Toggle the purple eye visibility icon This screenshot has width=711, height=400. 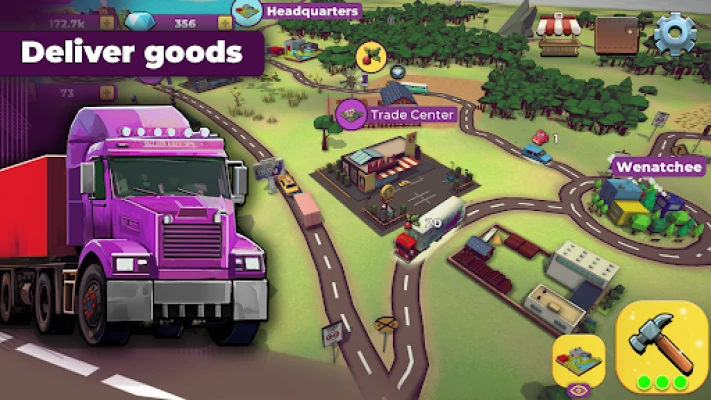[577, 391]
